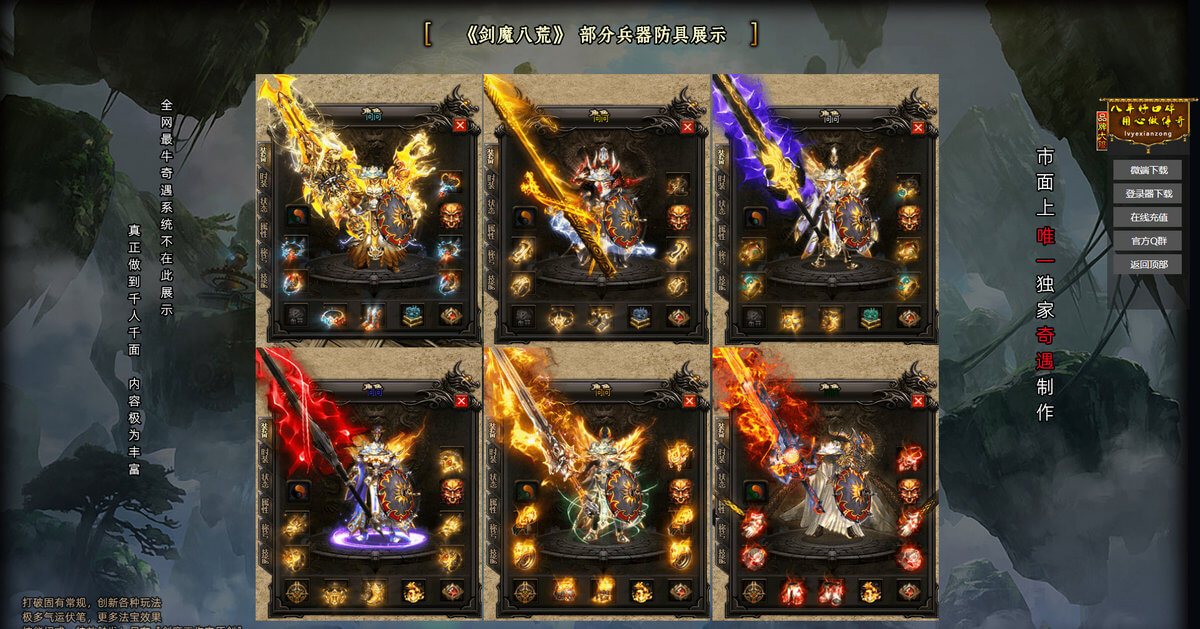Image resolution: width=1200 pixels, height=629 pixels.
Task: View the purple lightning sword equipment showcase
Action: tap(825, 208)
